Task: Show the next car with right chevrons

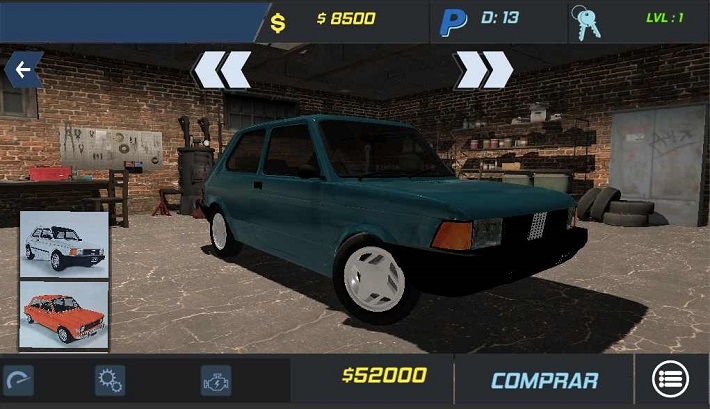Action: (x=484, y=70)
